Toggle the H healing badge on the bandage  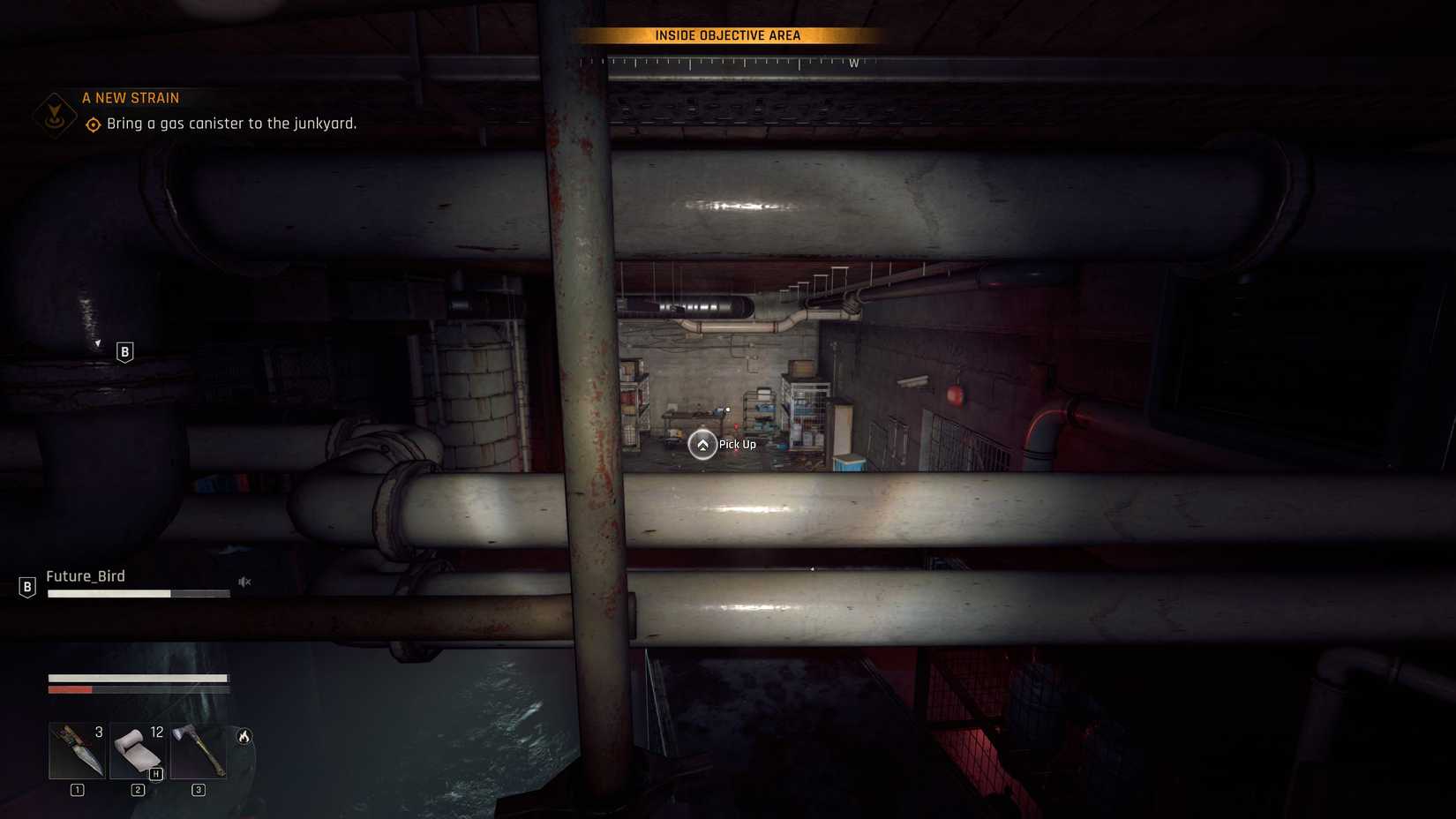155,774
